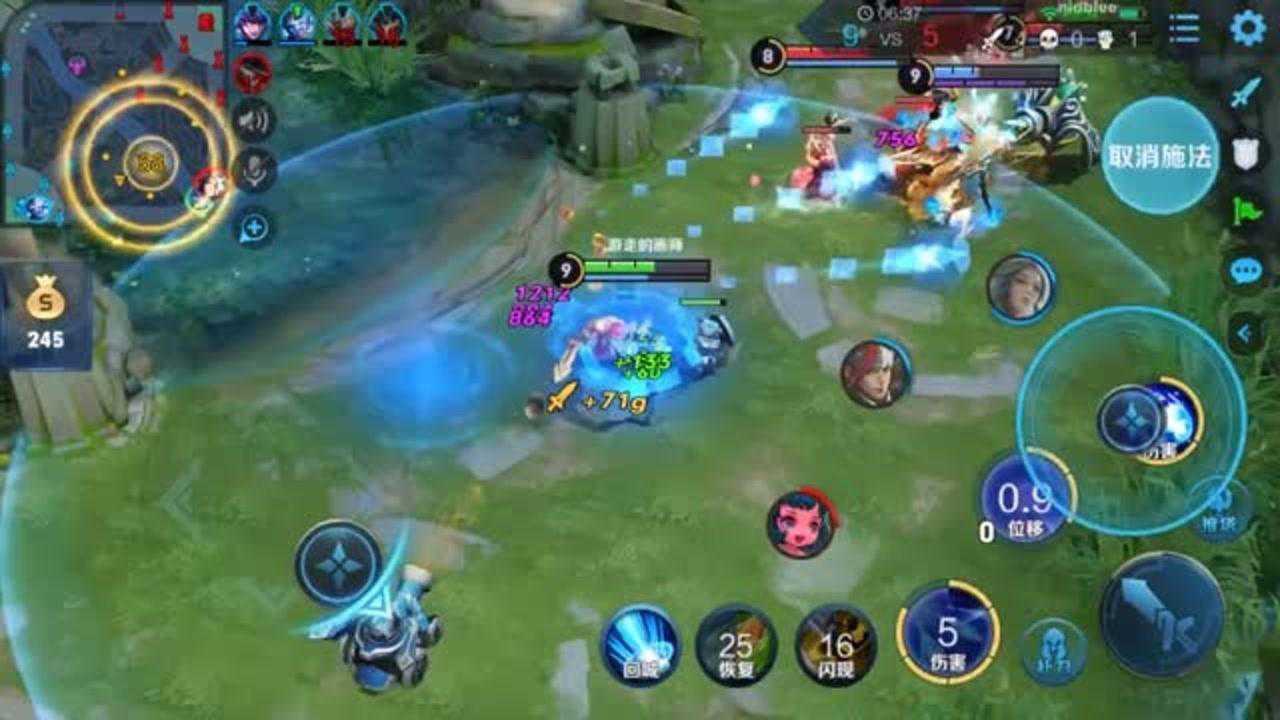
Task: Cast the 伤害 skill showing 5
Action: coord(947,634)
